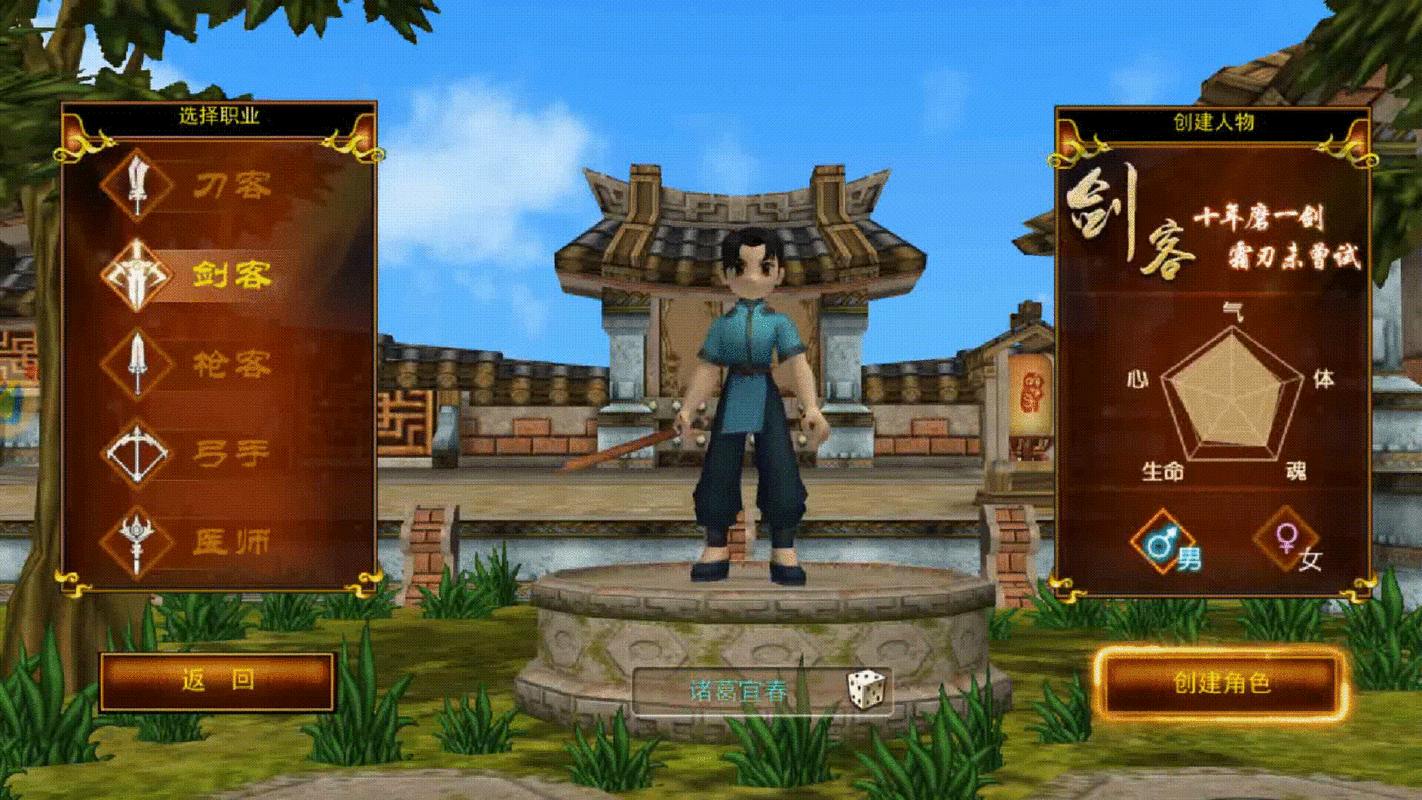This screenshot has width=1422, height=800.
Task: Roll the dice for a random name
Action: coord(865,690)
